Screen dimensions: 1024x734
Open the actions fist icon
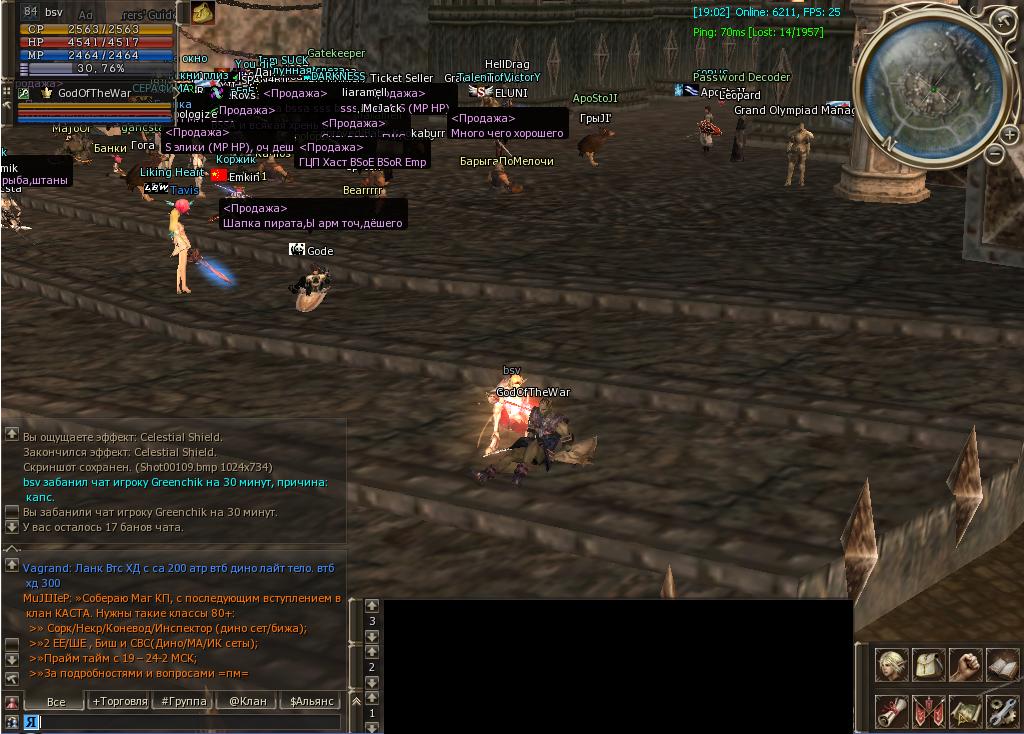point(965,665)
